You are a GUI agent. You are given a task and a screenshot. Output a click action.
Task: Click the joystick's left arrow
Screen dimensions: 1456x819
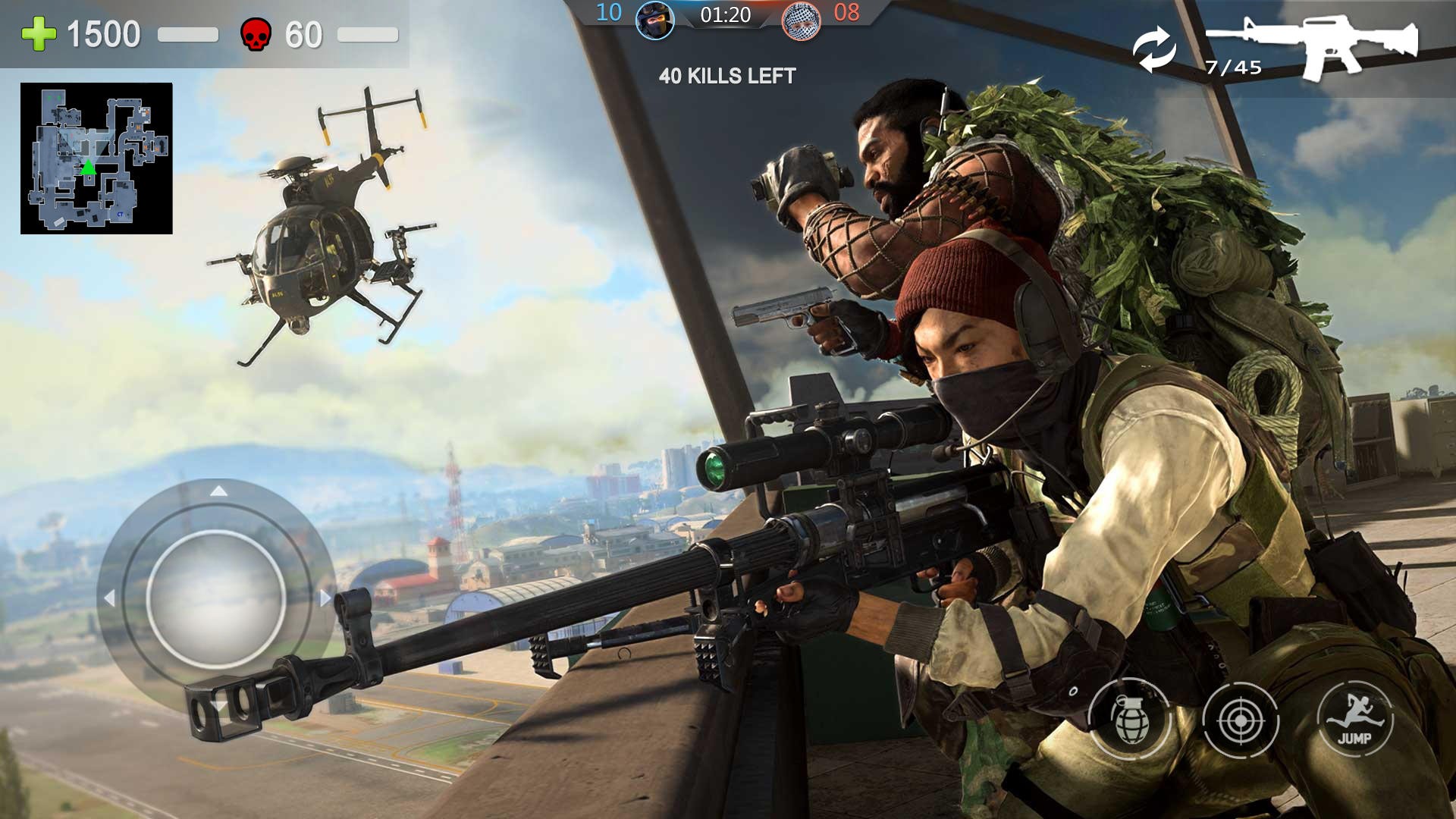pos(109,598)
